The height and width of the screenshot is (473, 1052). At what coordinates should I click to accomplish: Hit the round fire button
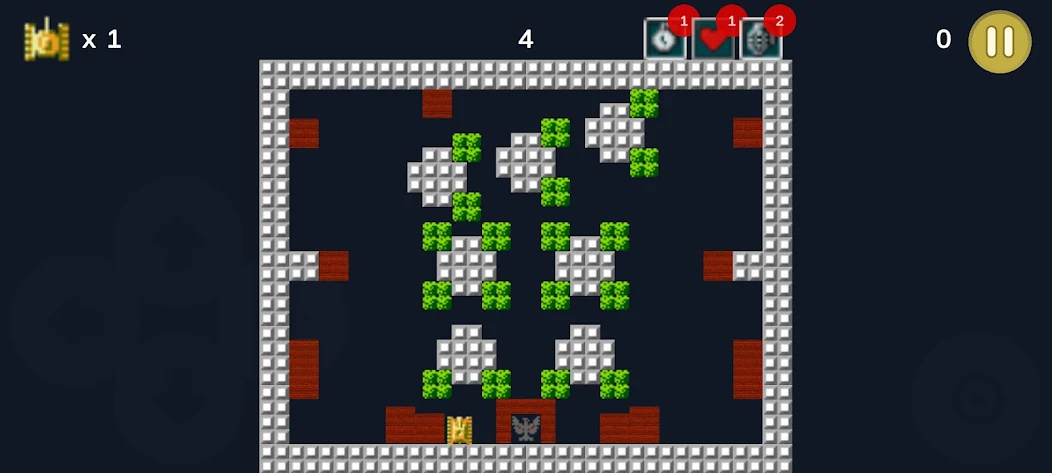(x=975, y=399)
